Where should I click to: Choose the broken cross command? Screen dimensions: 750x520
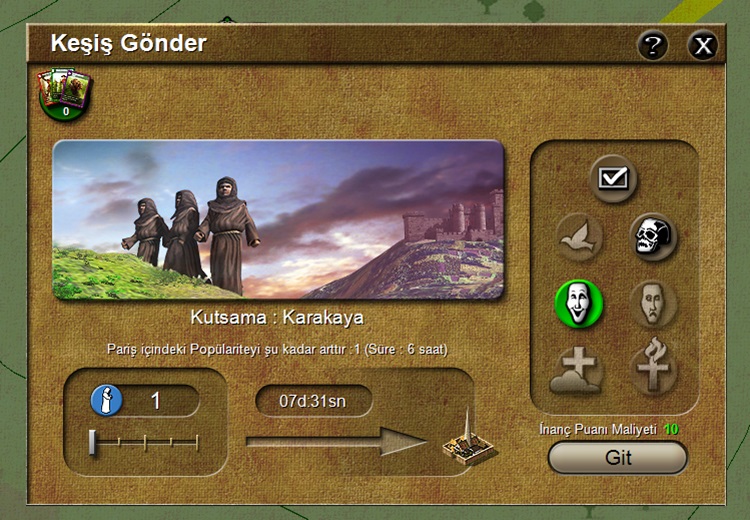click(x=653, y=367)
